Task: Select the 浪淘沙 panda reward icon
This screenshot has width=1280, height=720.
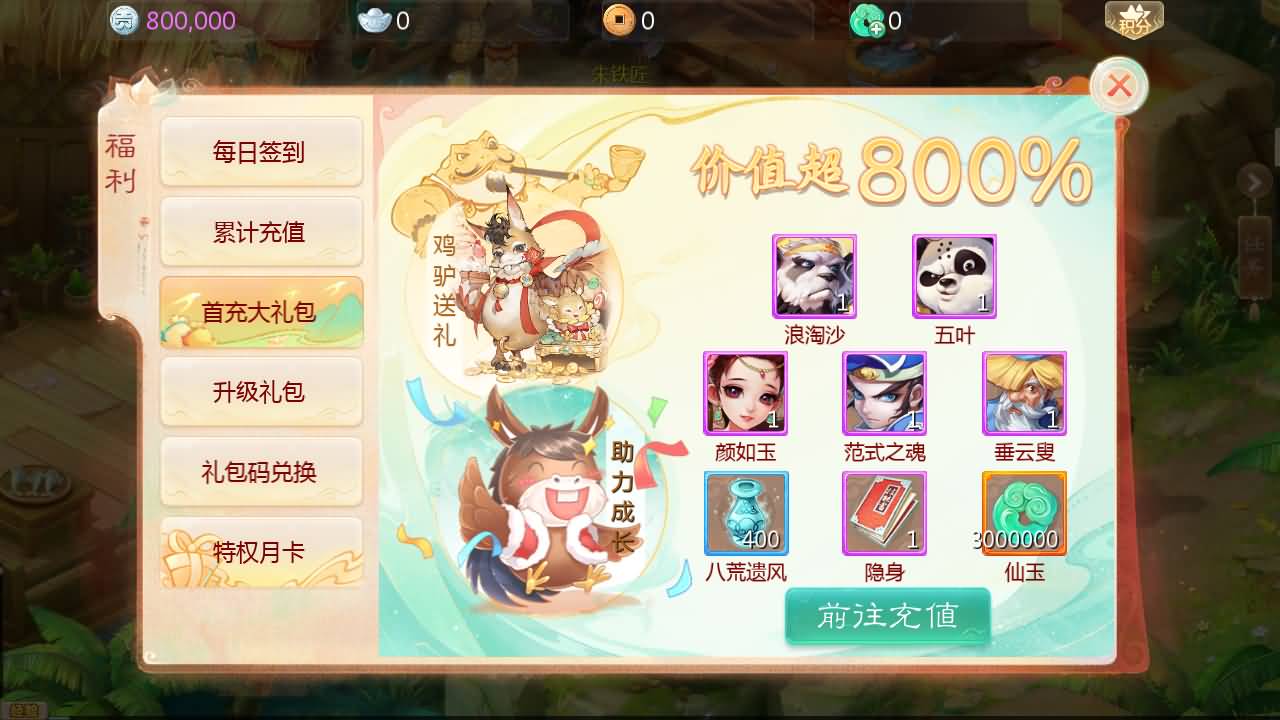Action: 814,277
